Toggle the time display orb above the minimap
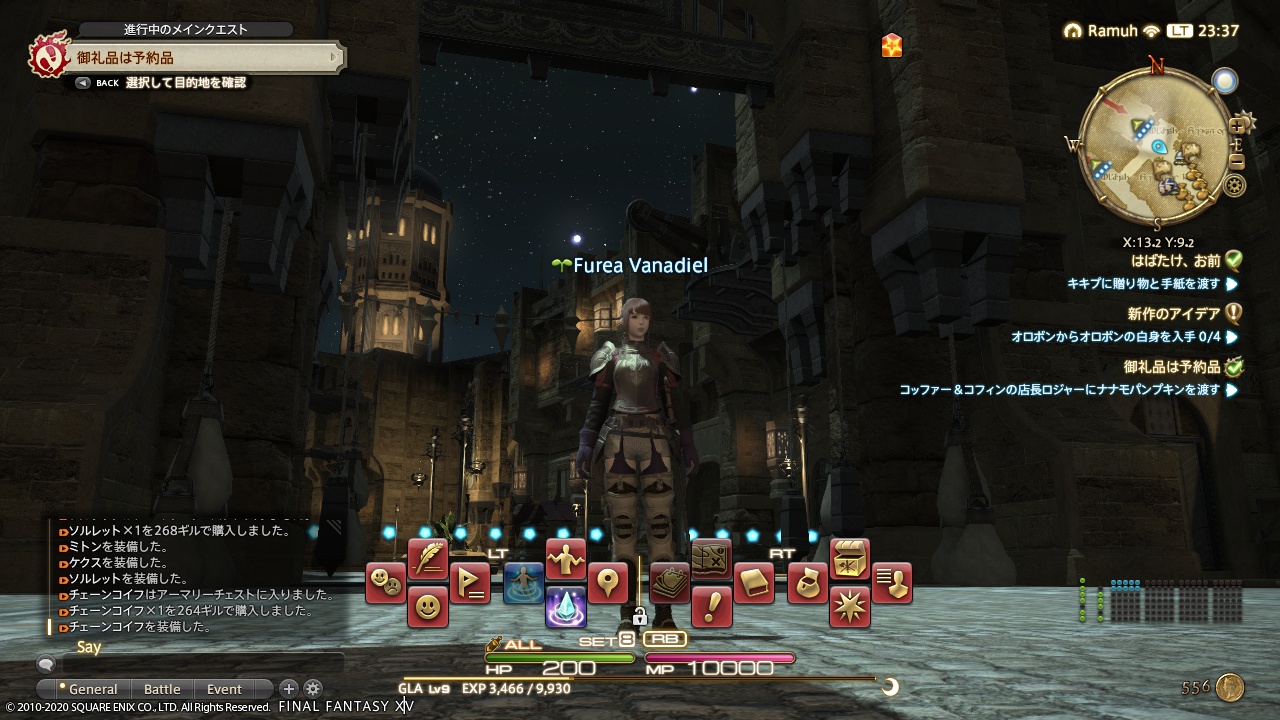The width and height of the screenshot is (1280, 720). pos(1225,79)
